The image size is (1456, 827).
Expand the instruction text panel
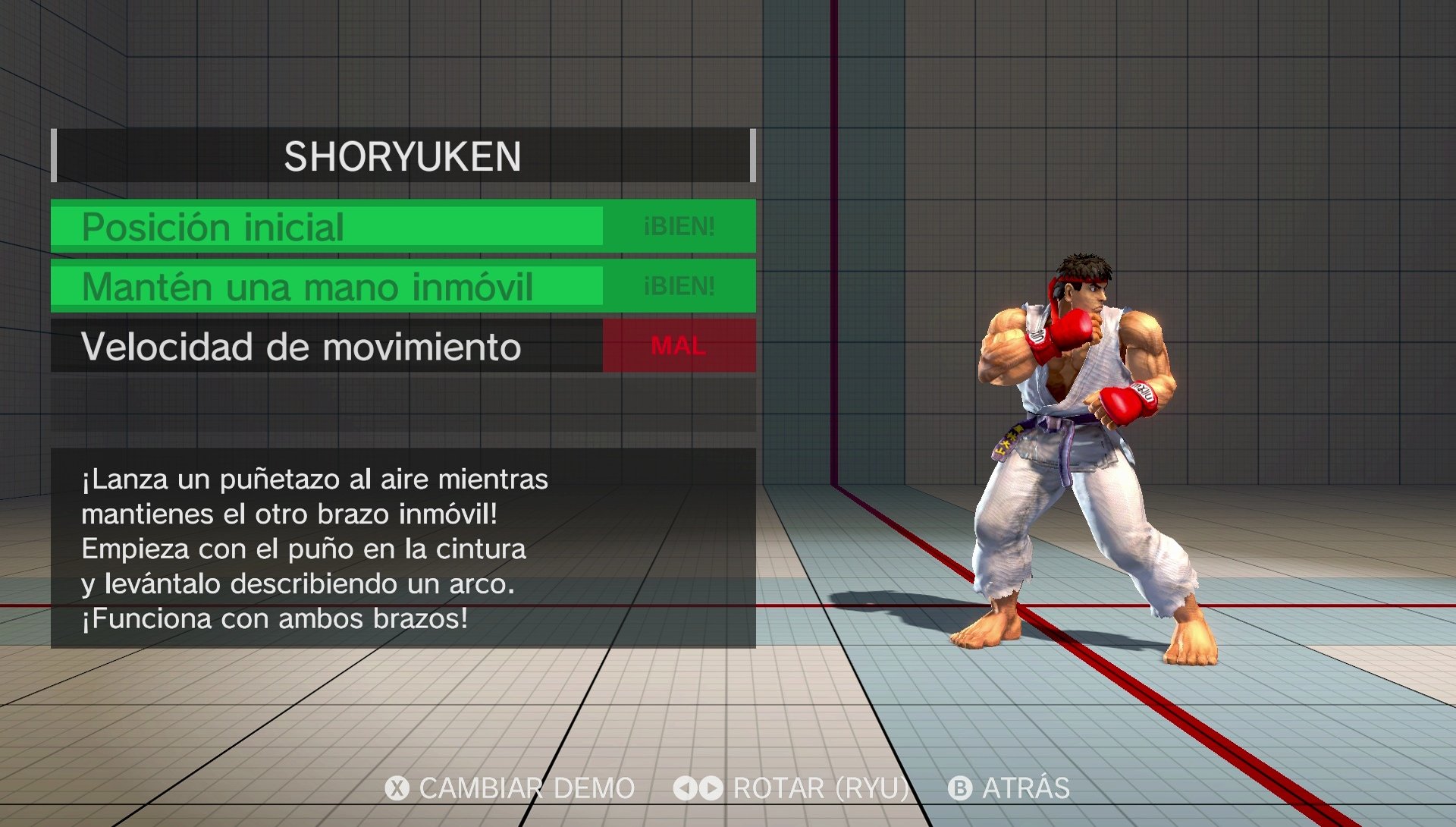coord(402,548)
